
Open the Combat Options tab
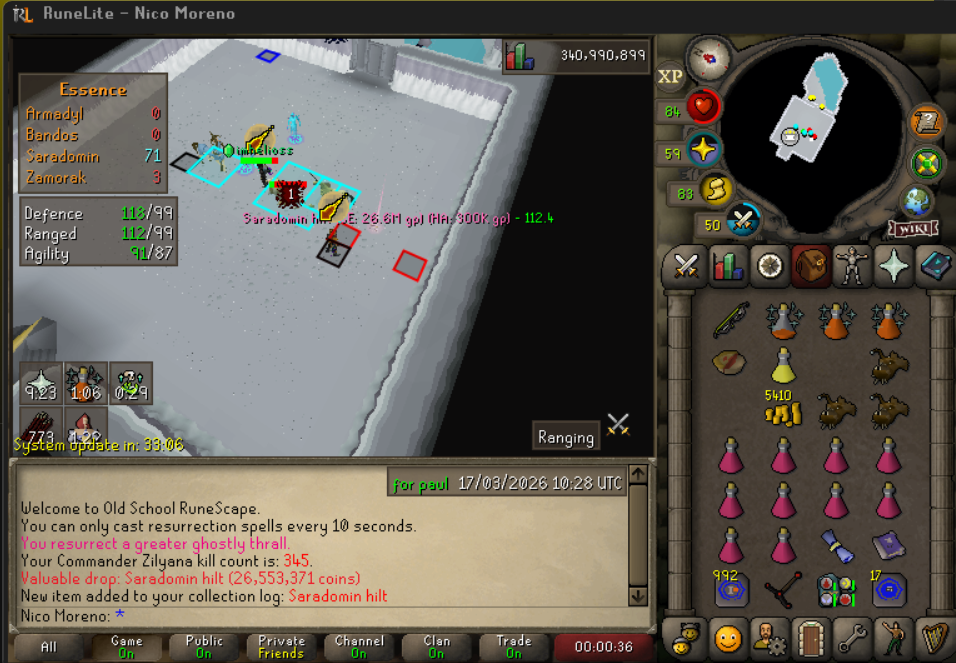click(x=686, y=267)
